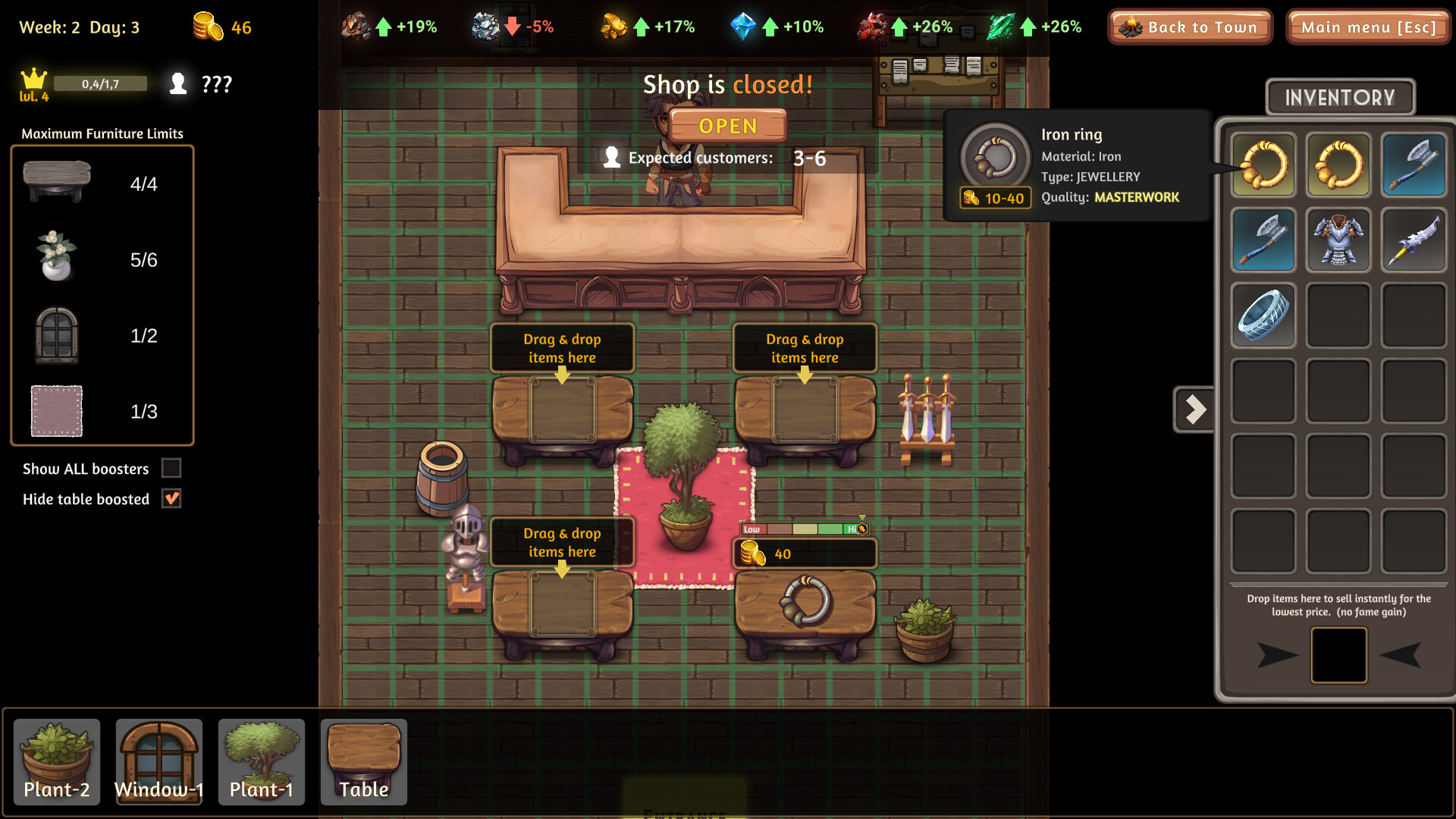1456x819 pixels.
Task: Select the Table furniture item
Action: pos(364,761)
